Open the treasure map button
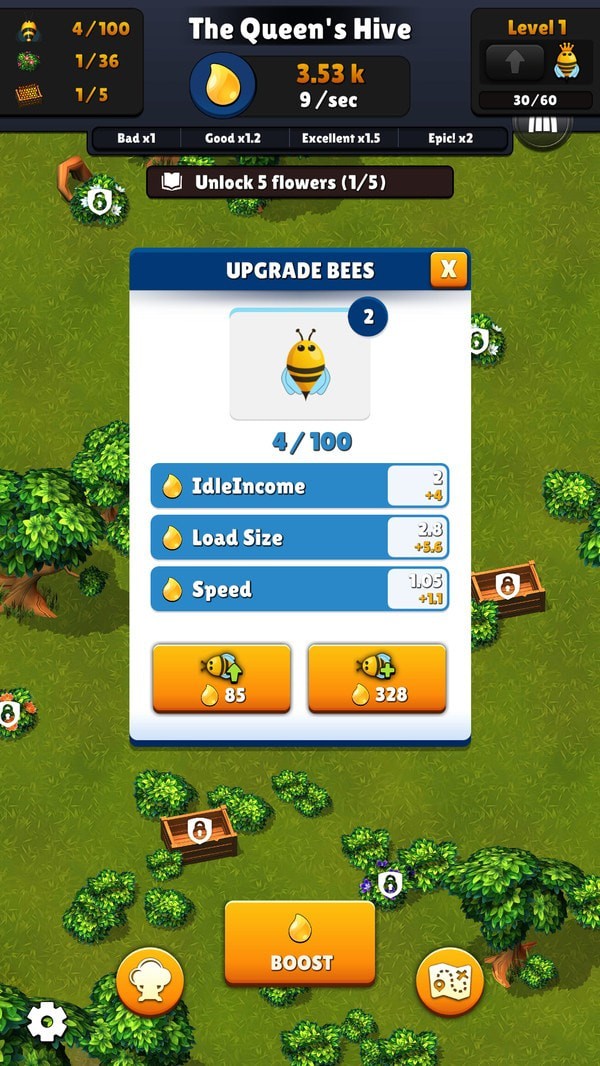This screenshot has width=600, height=1066. tap(449, 982)
